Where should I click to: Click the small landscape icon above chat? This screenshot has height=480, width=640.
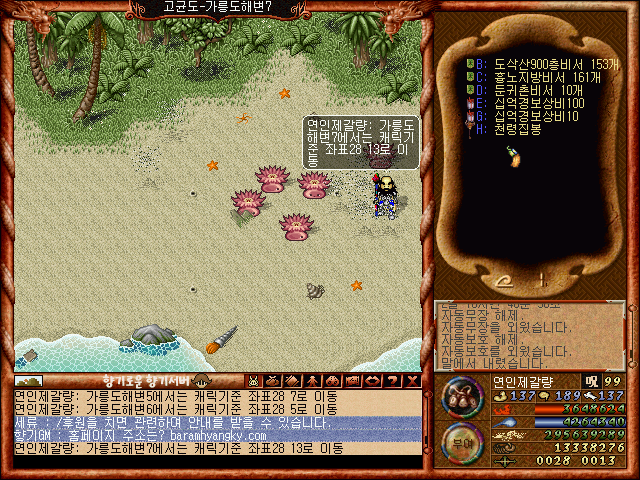coord(29,381)
